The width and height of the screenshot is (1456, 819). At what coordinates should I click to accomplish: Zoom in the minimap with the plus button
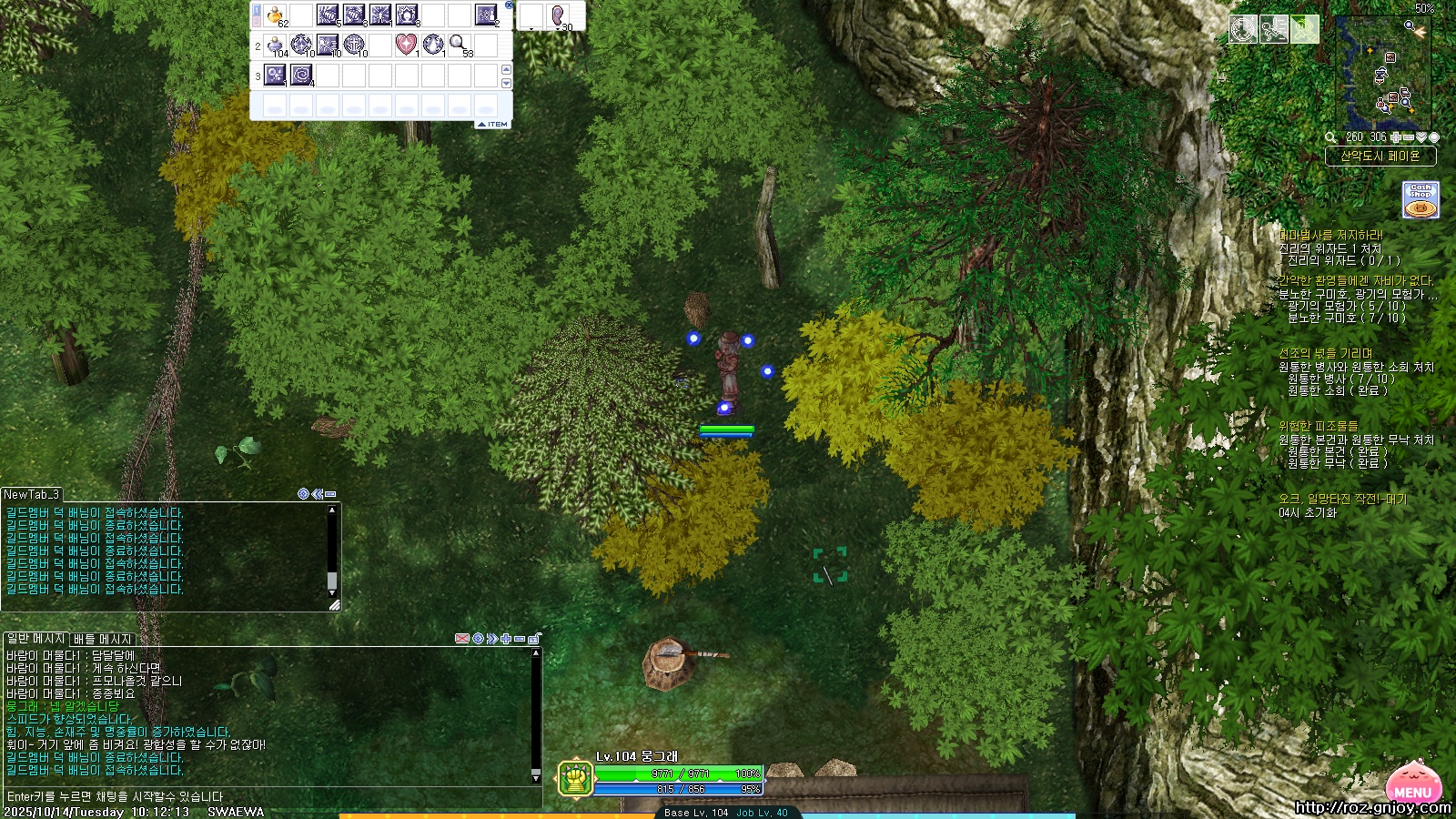click(1396, 137)
